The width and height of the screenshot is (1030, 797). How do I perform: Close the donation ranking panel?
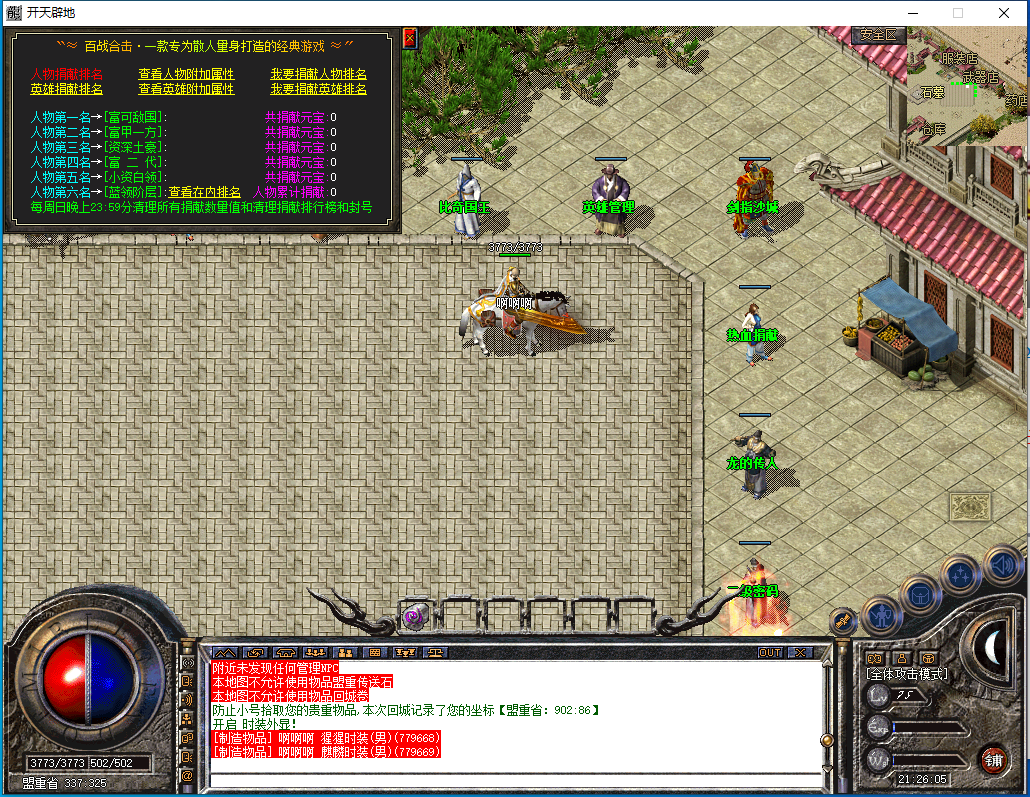click(409, 38)
